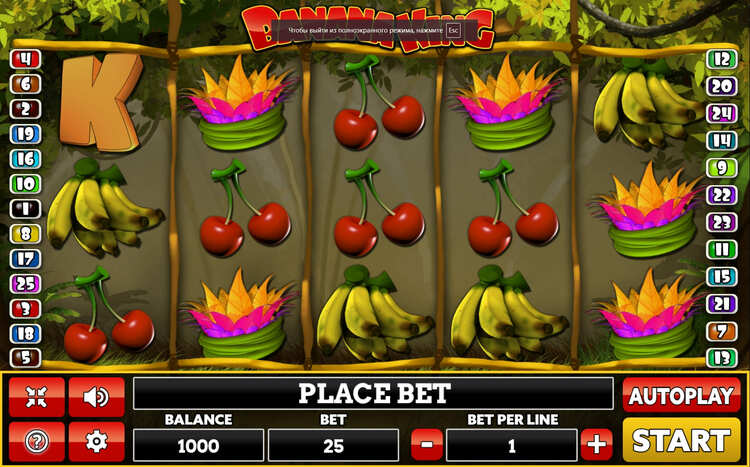Open the gear settings menu

click(x=97, y=440)
